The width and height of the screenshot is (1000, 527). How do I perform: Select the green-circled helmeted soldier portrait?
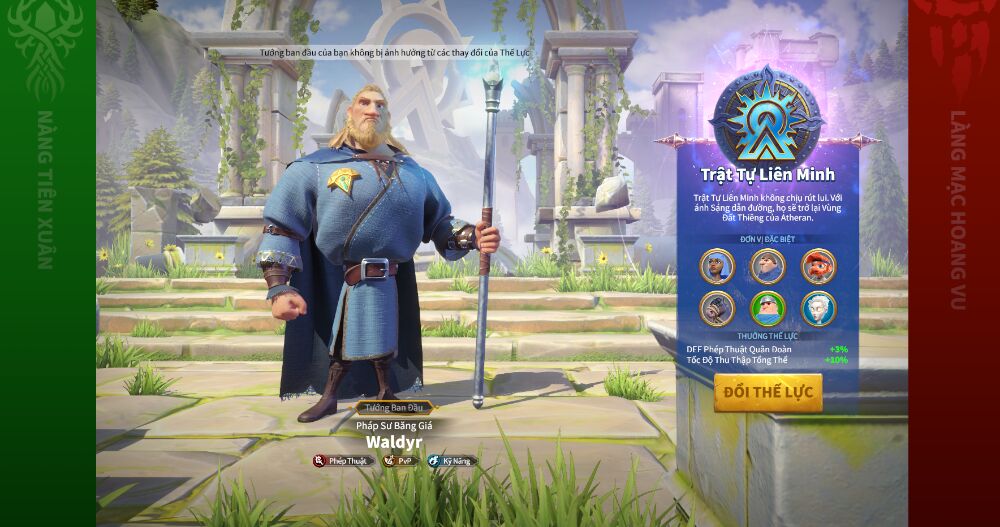pyautogui.click(x=767, y=308)
